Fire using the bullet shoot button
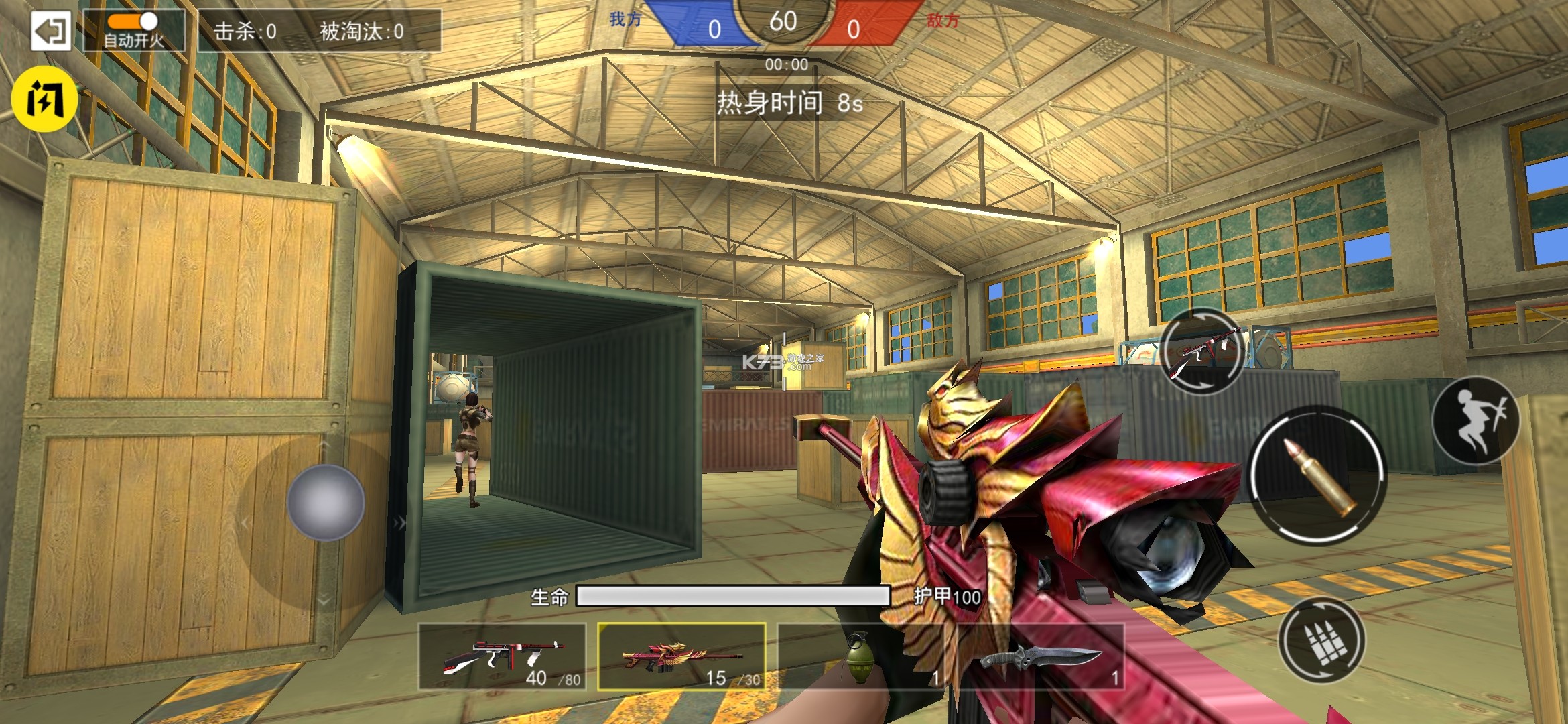Image resolution: width=1568 pixels, height=724 pixels. 1317,475
